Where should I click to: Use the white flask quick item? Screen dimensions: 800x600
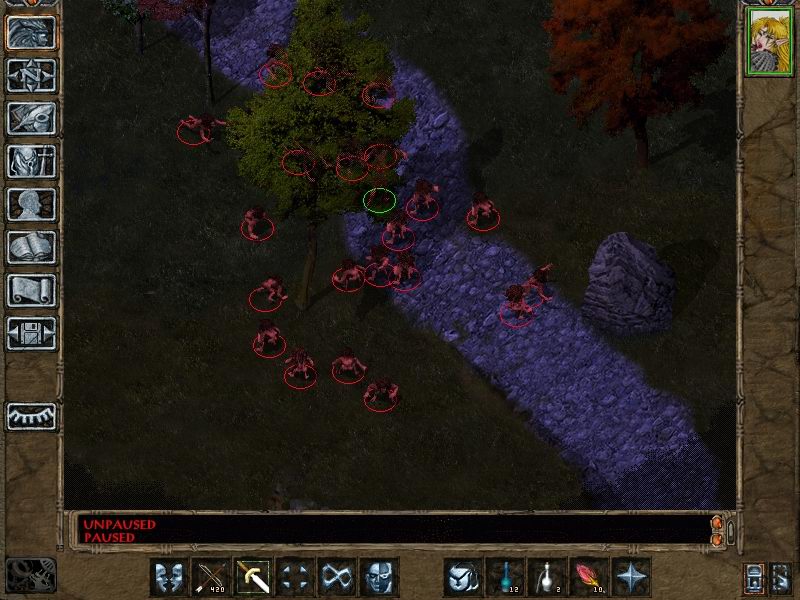pos(547,577)
